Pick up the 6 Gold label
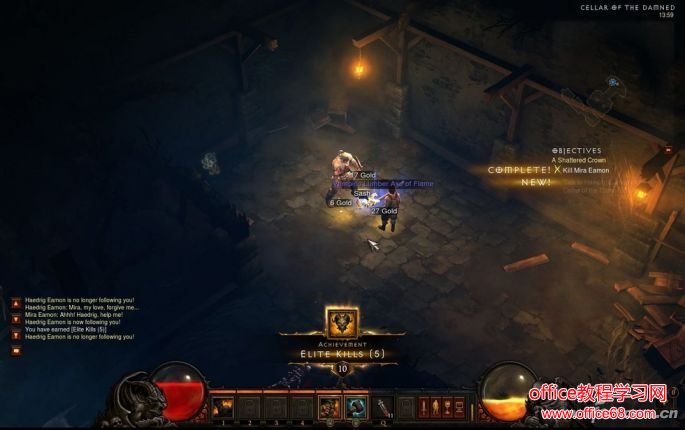 [340, 203]
